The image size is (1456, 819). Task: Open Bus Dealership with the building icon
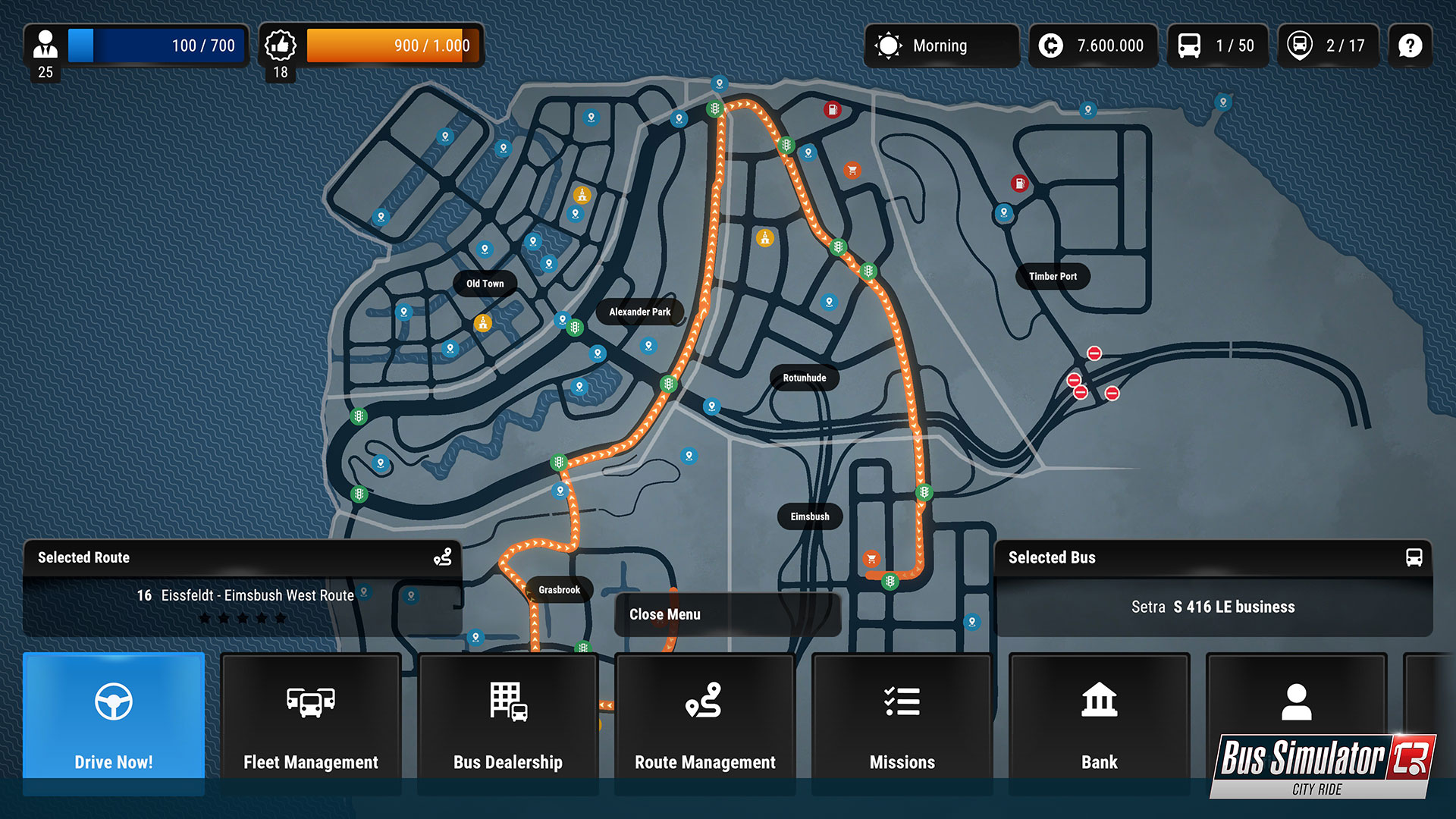507,701
